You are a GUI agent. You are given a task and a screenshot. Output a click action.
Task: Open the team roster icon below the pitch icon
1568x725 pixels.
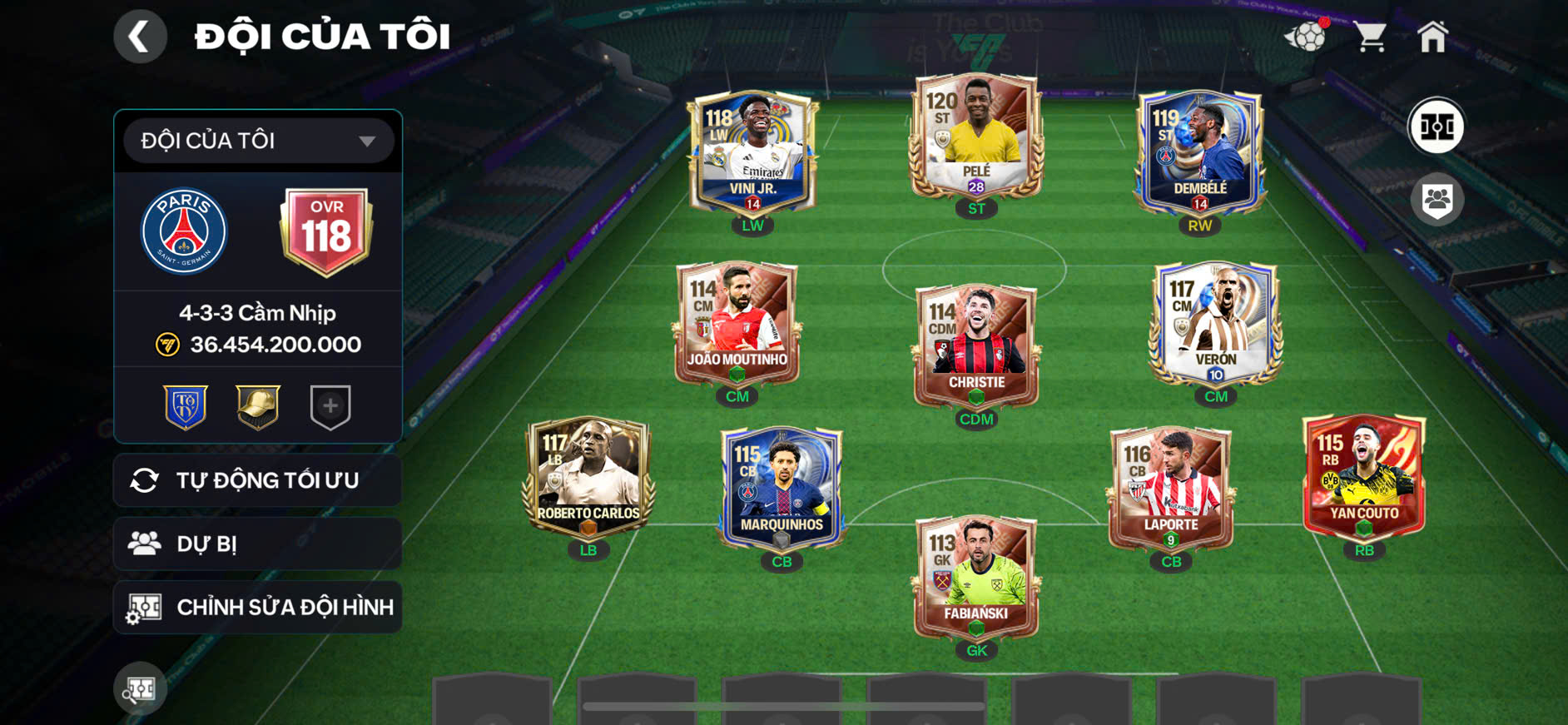(x=1437, y=197)
